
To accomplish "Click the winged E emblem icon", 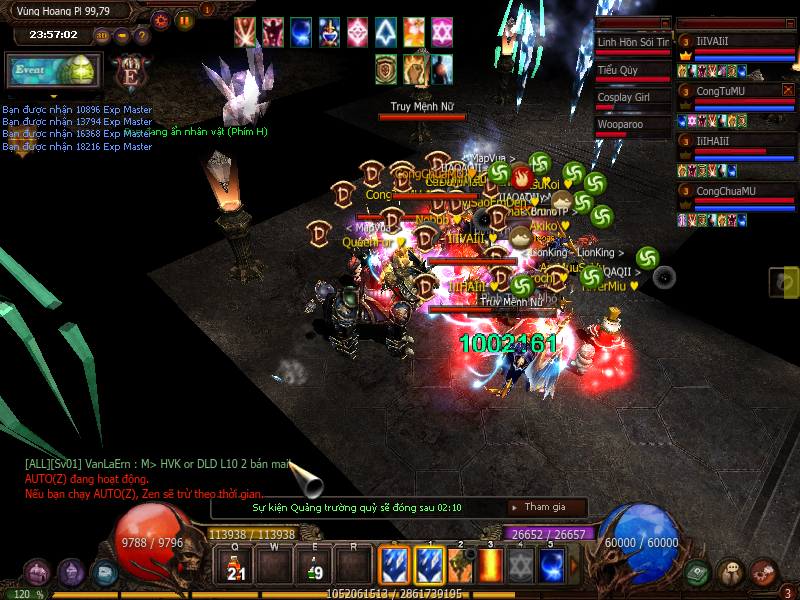I will pos(130,73).
